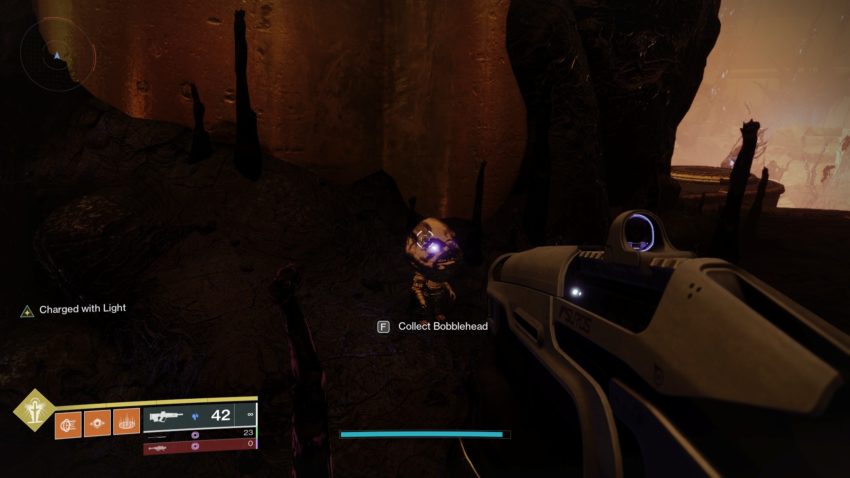Select the equipped kinetic rifle weapon slot
This screenshot has width=850, height=478.
pyautogui.click(x=200, y=415)
